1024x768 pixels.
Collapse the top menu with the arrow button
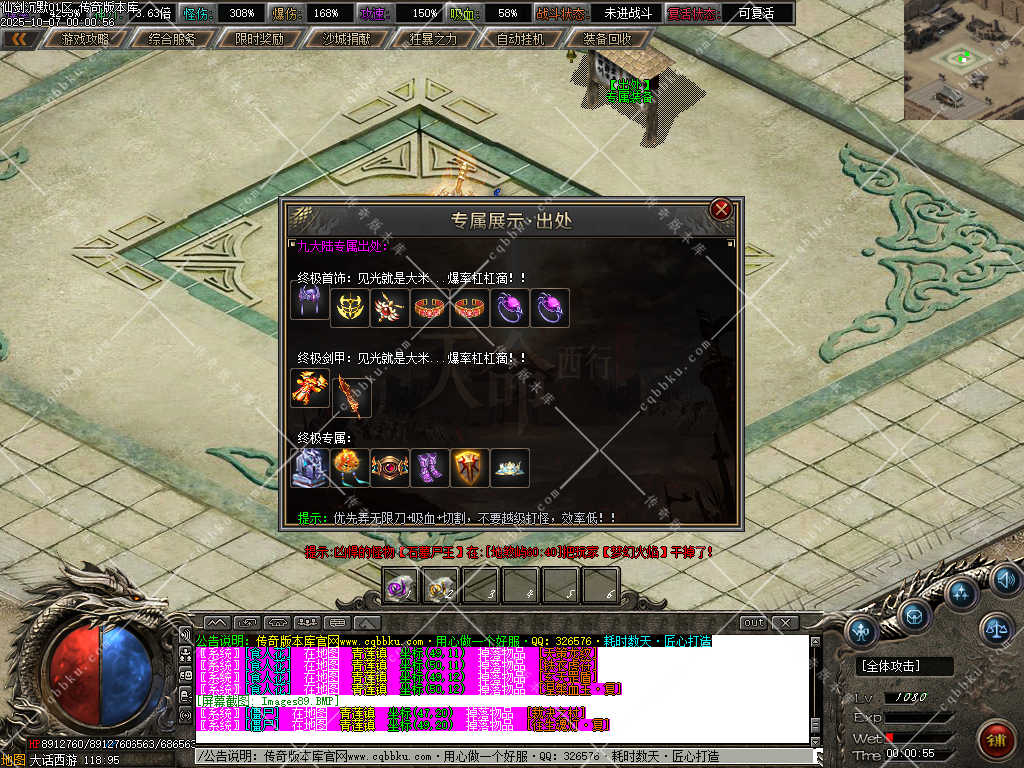(20, 40)
